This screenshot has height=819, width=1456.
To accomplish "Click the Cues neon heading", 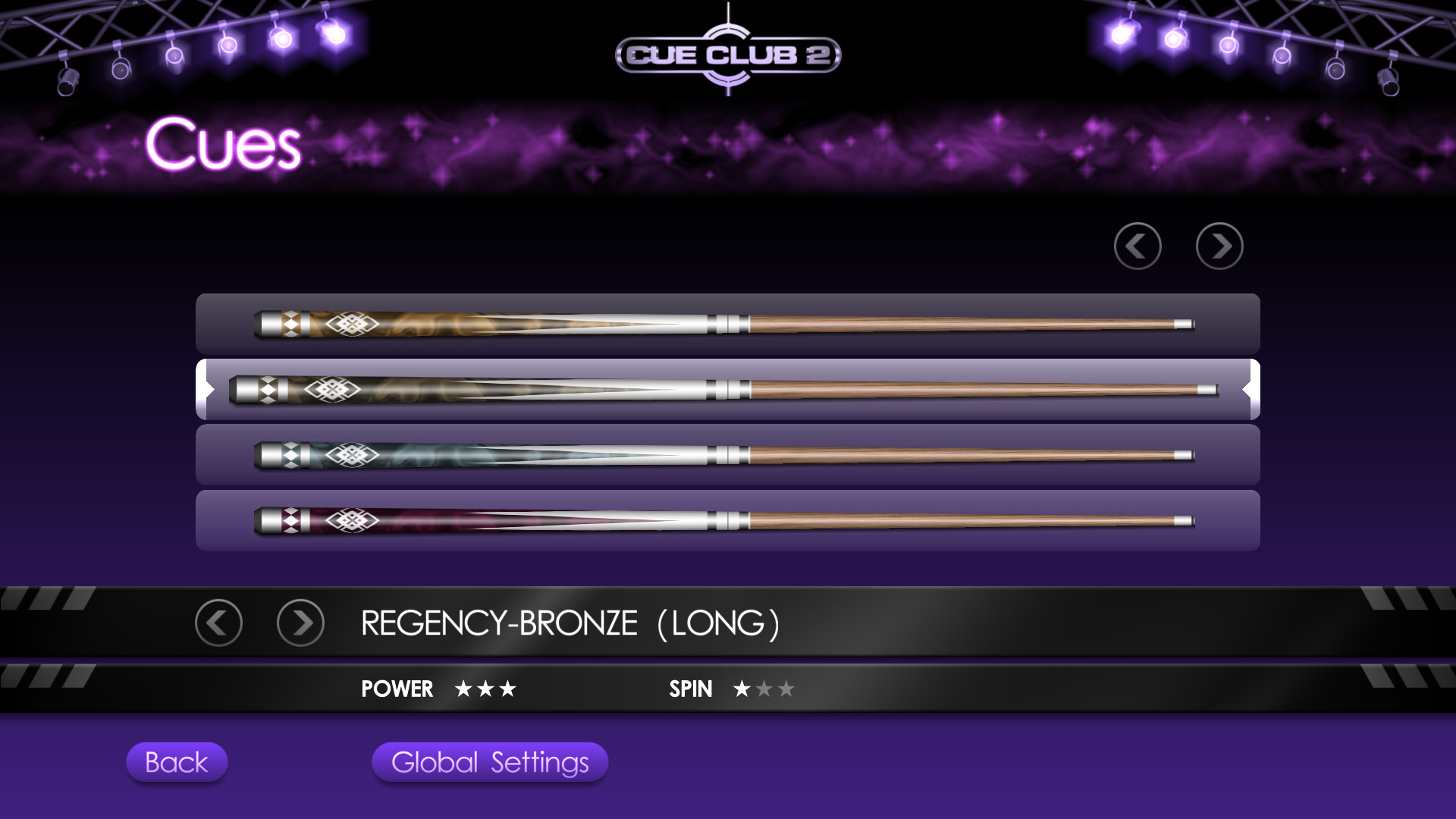I will pos(224,144).
